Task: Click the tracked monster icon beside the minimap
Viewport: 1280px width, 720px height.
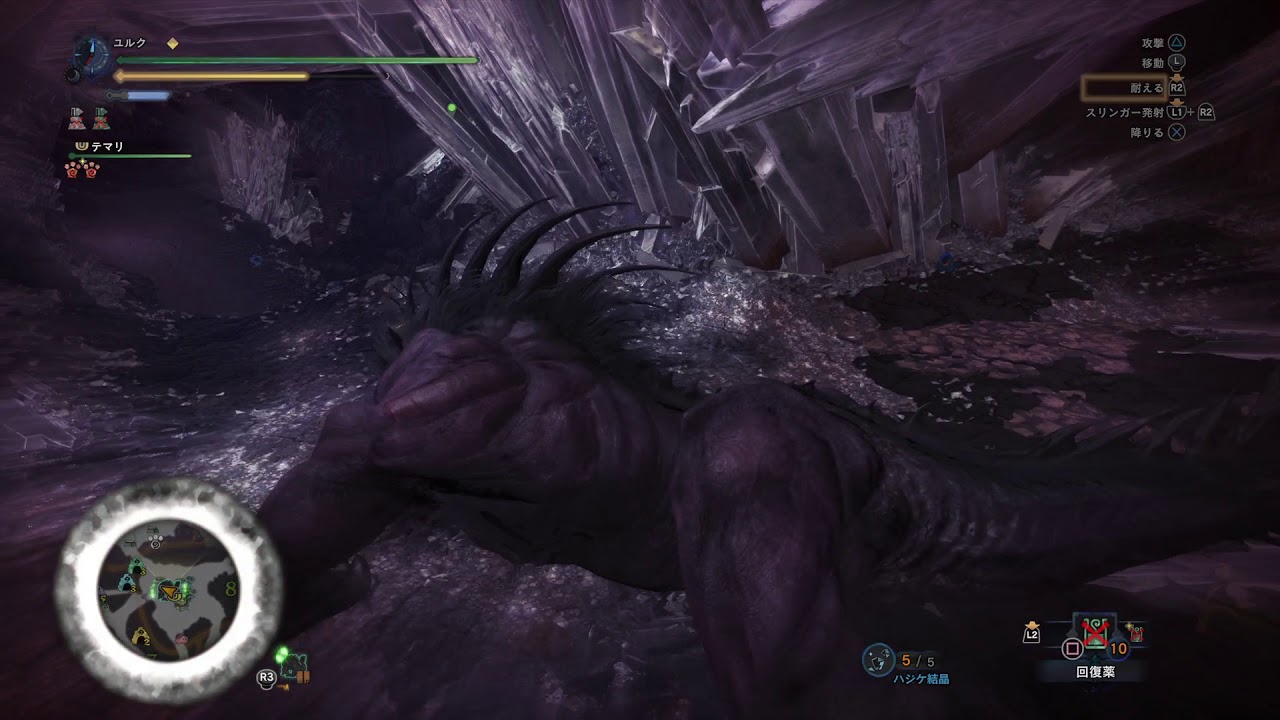Action: coord(295,666)
